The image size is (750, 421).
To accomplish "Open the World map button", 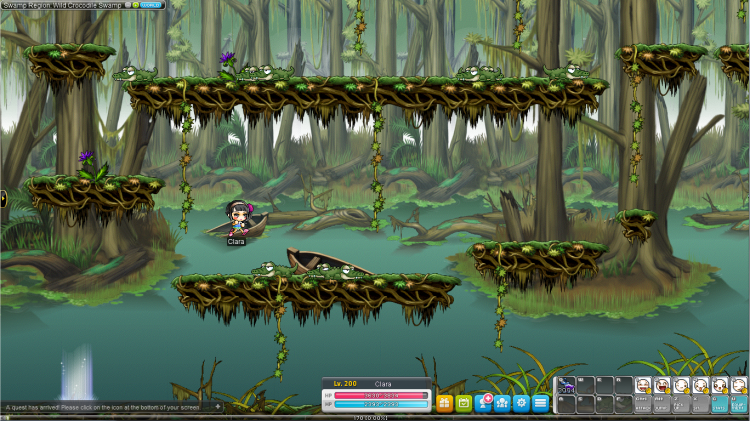I will [x=150, y=5].
